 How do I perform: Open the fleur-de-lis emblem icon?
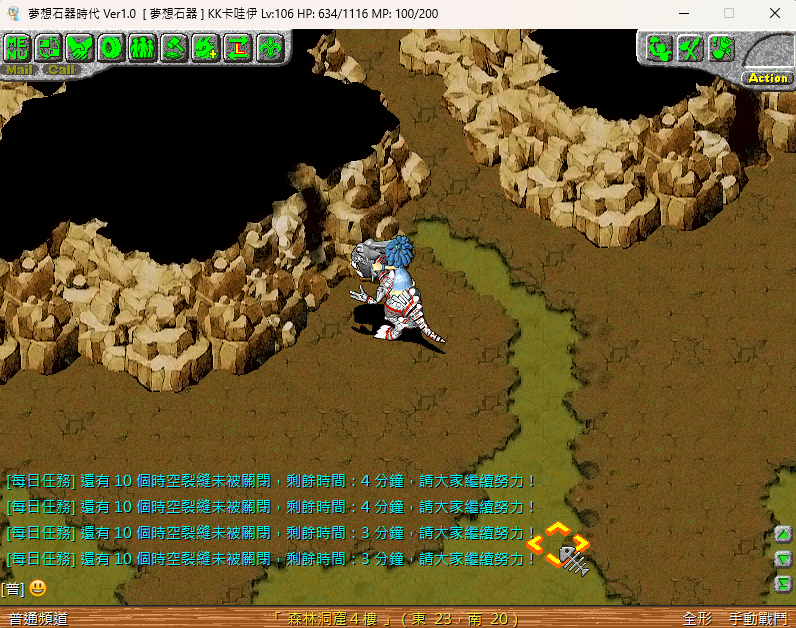(x=269, y=47)
